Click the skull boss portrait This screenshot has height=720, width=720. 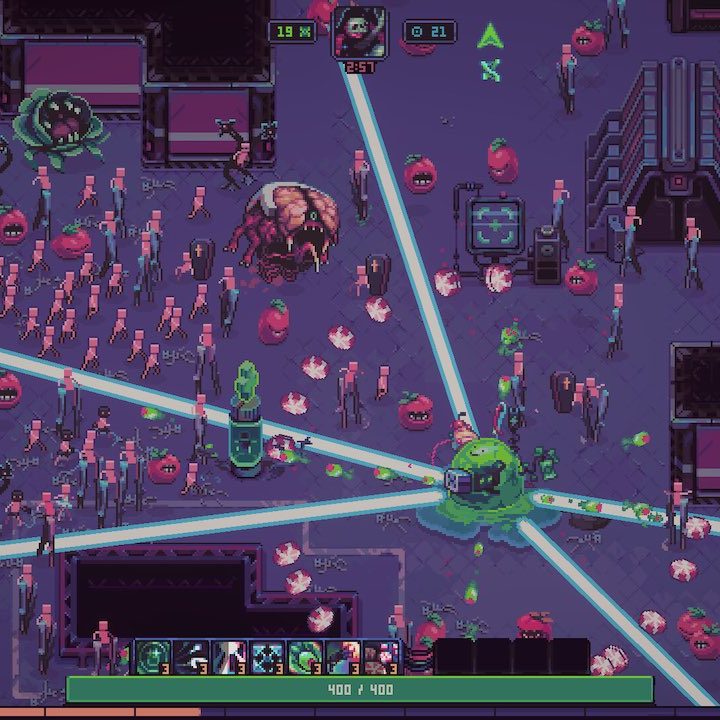[x=359, y=32]
